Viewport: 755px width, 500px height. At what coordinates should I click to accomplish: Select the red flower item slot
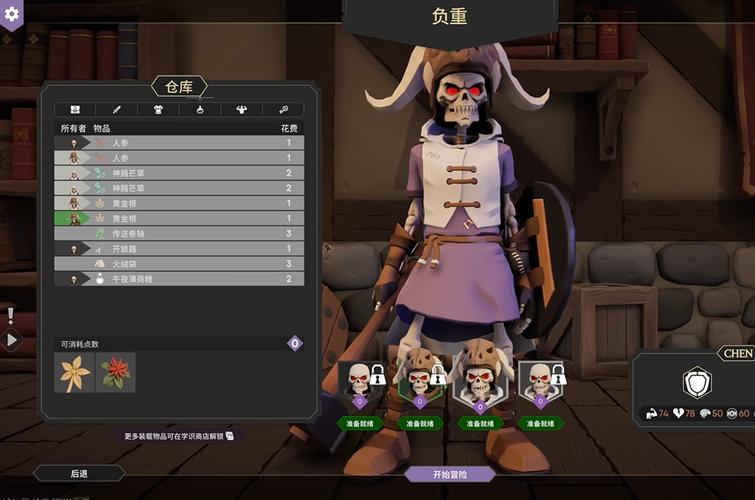click(x=116, y=373)
